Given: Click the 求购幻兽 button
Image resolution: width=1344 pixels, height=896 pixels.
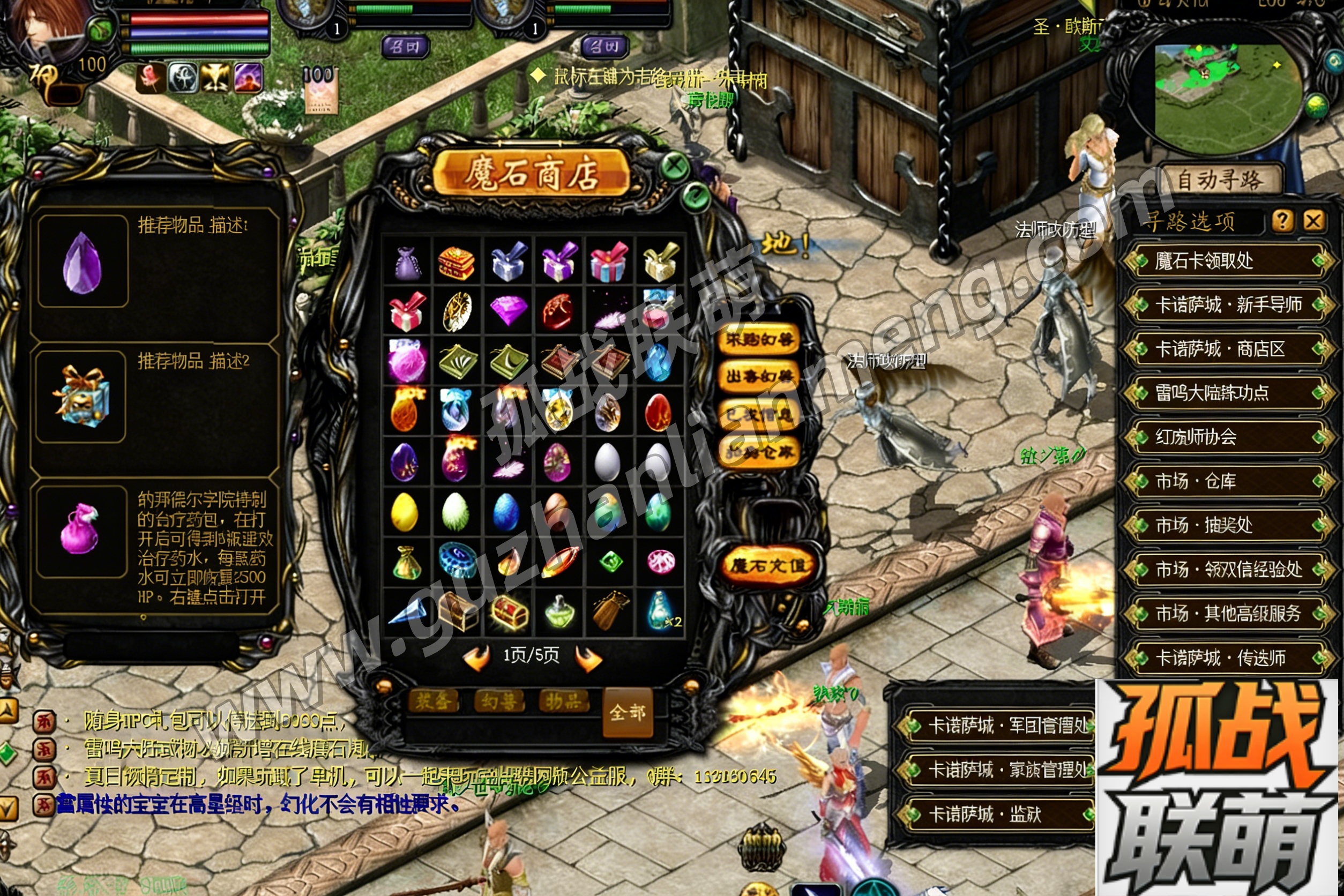Looking at the screenshot, I should point(759,340).
